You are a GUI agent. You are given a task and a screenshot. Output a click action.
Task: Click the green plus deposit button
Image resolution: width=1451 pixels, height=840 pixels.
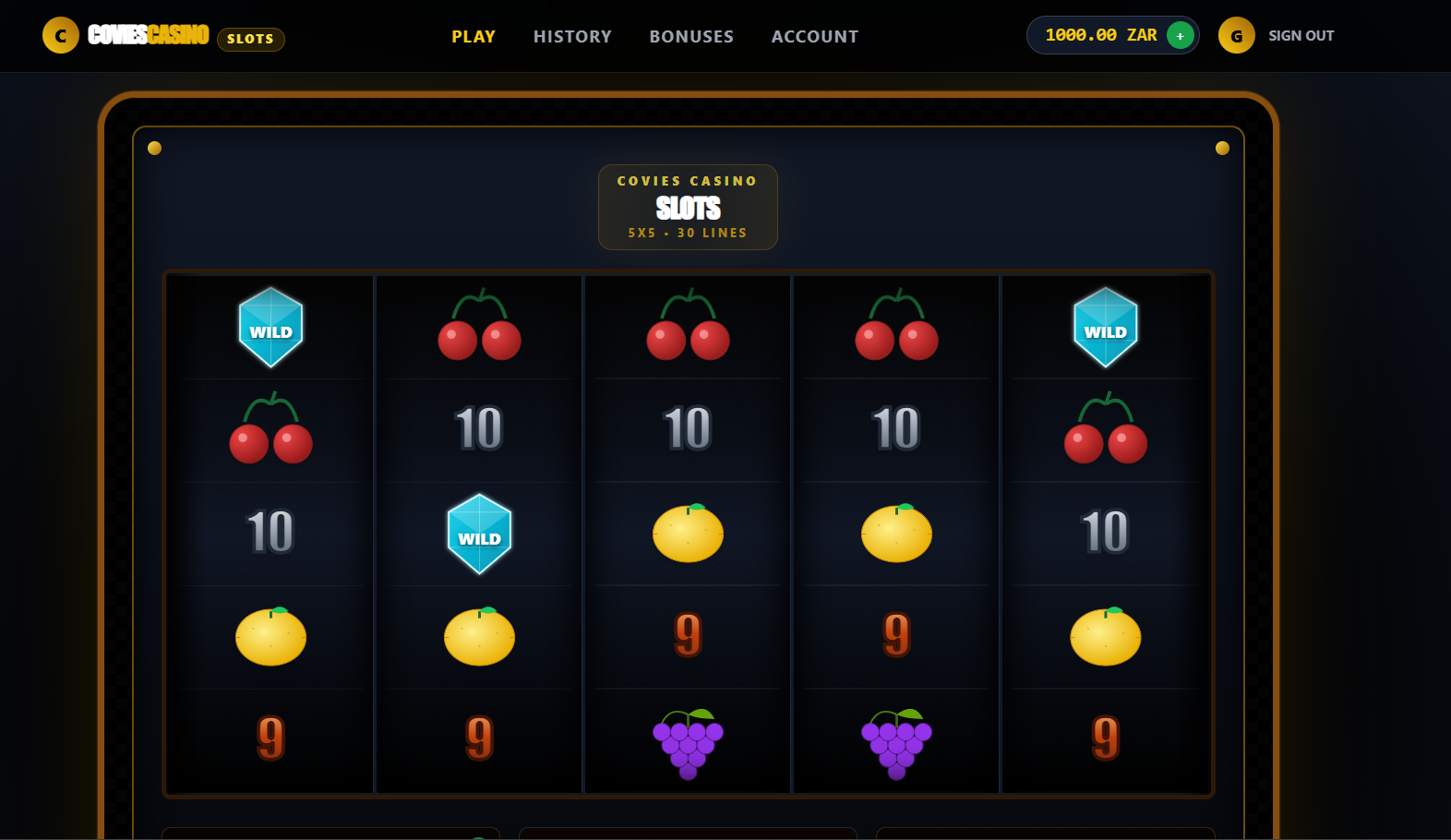1180,35
